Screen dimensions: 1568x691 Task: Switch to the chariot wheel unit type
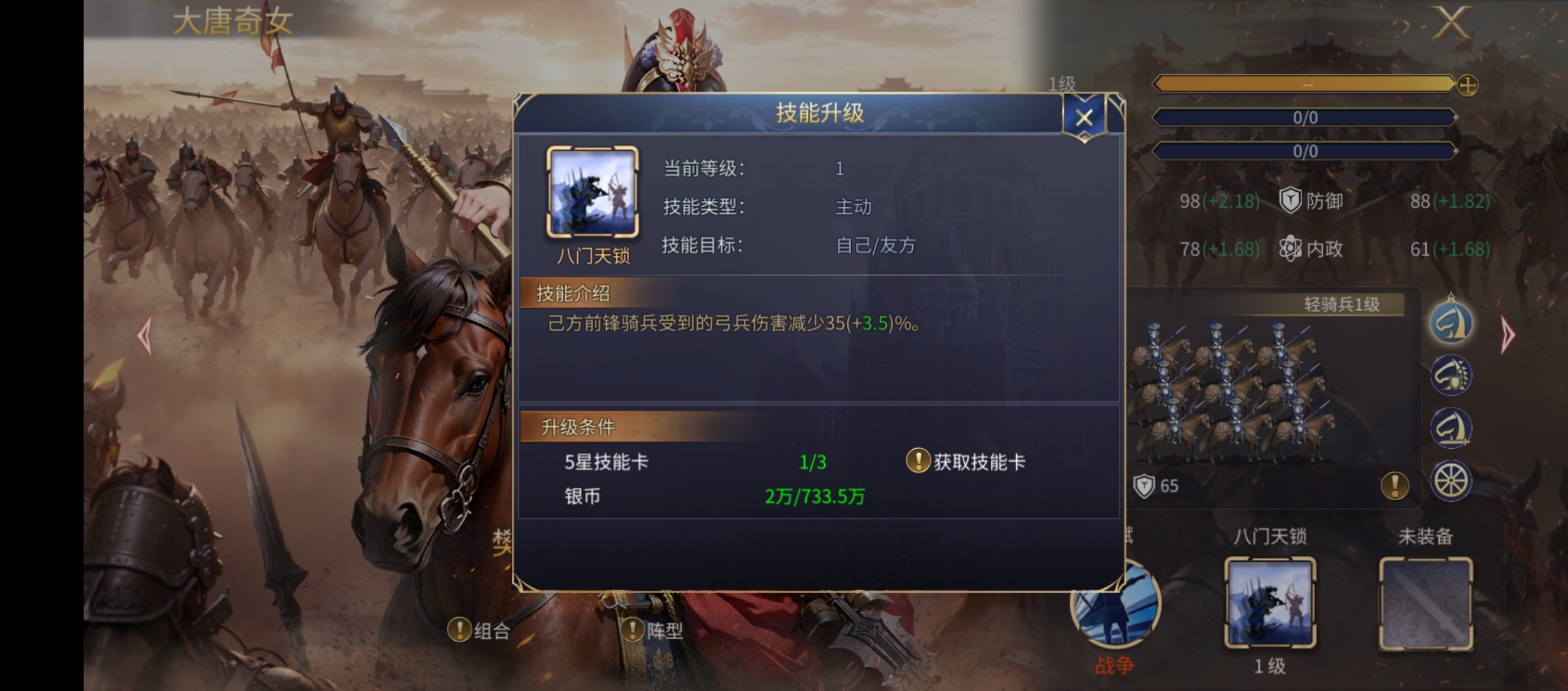point(1451,479)
